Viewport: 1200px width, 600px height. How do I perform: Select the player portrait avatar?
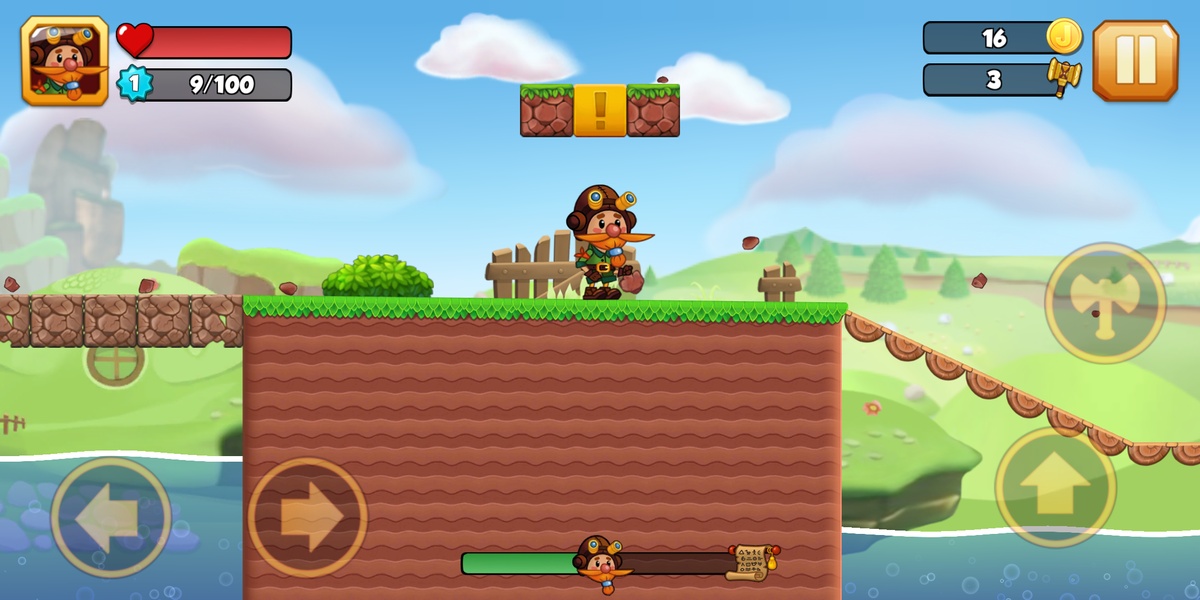click(64, 60)
